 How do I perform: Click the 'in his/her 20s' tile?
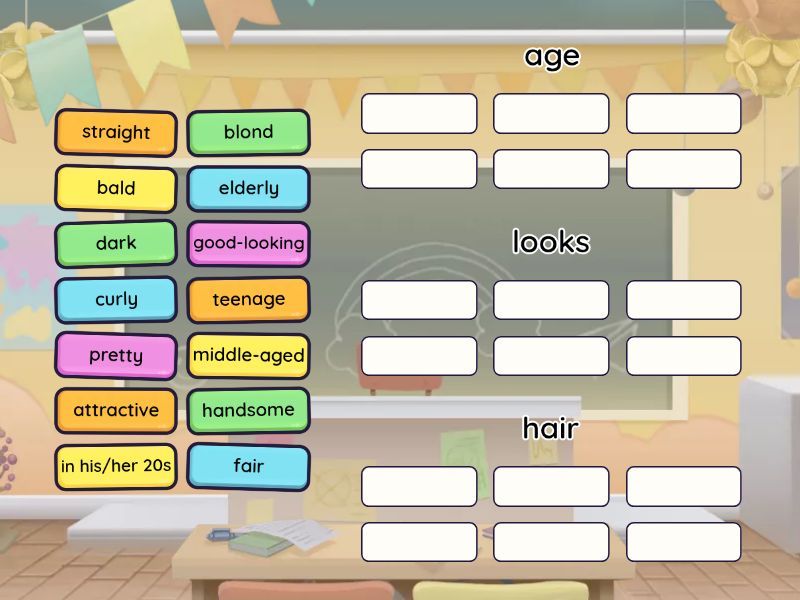tap(116, 466)
